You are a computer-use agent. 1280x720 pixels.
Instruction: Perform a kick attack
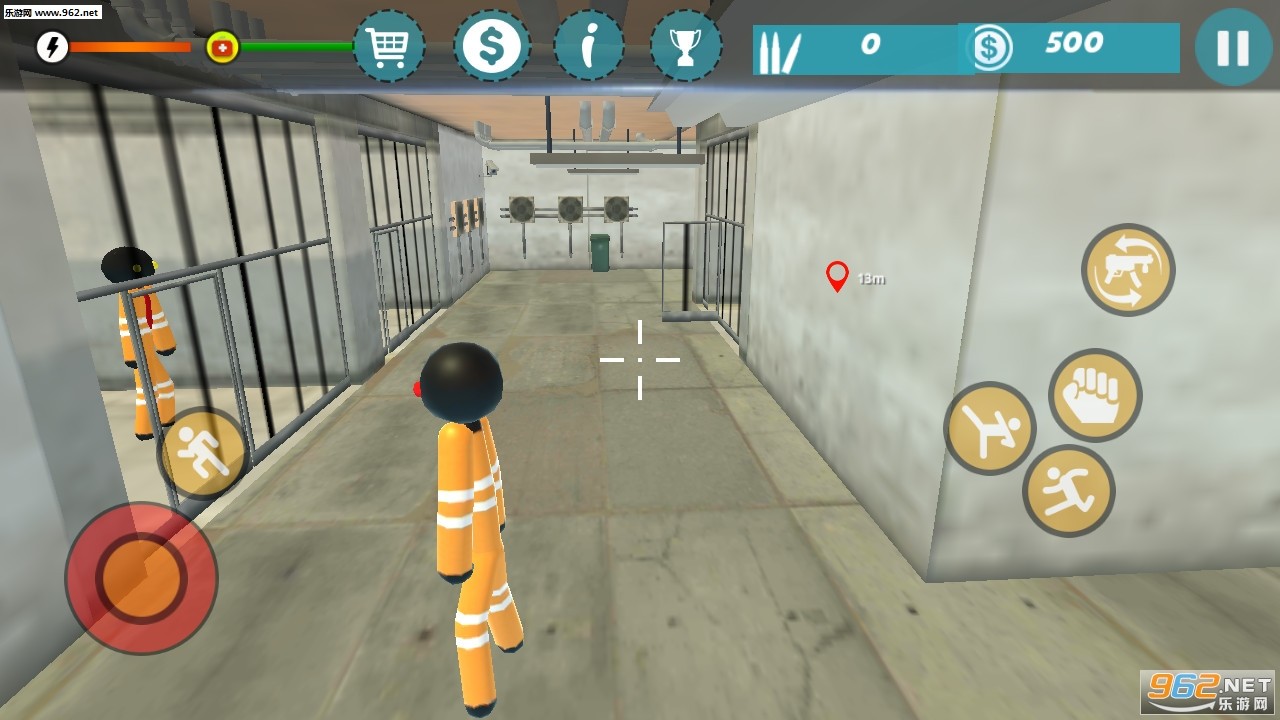(990, 428)
